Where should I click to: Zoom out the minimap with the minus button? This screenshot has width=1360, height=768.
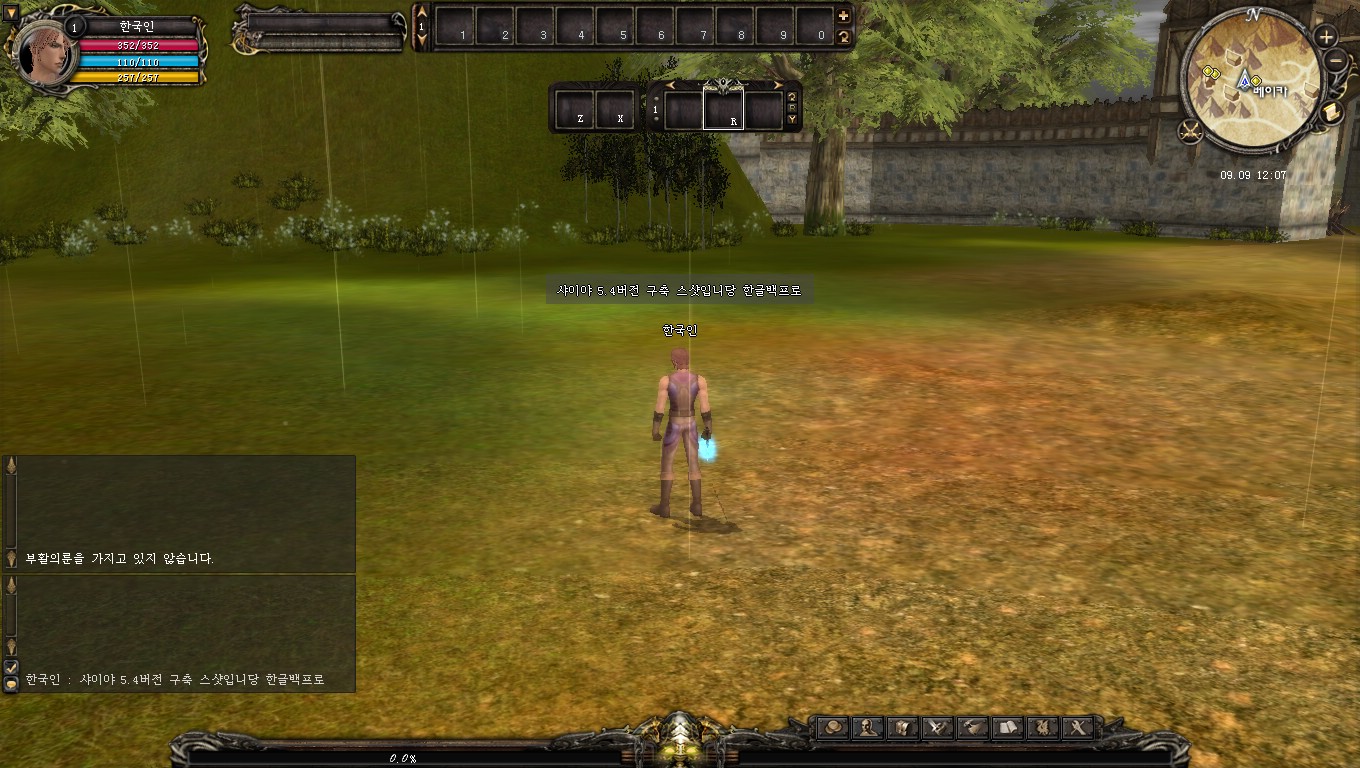click(1334, 61)
